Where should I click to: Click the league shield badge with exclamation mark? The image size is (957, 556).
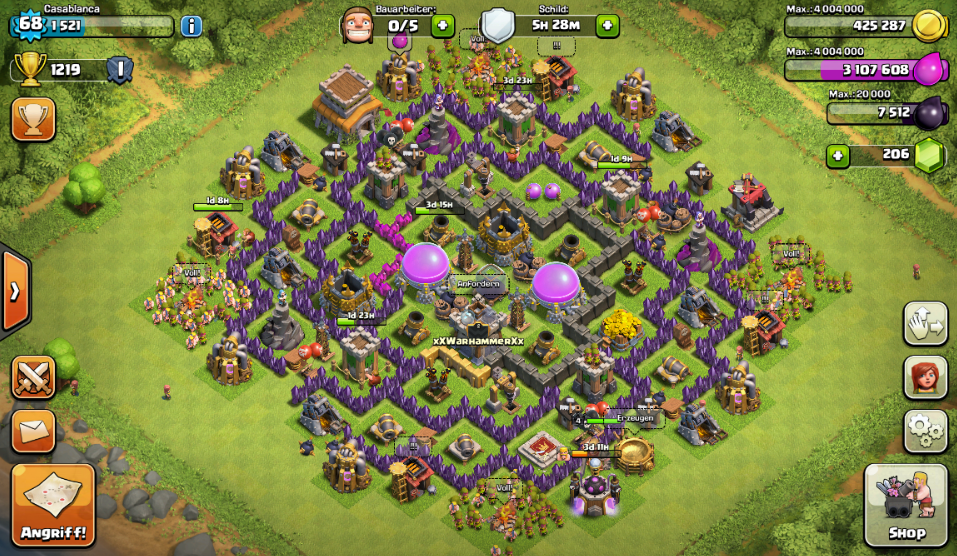119,69
